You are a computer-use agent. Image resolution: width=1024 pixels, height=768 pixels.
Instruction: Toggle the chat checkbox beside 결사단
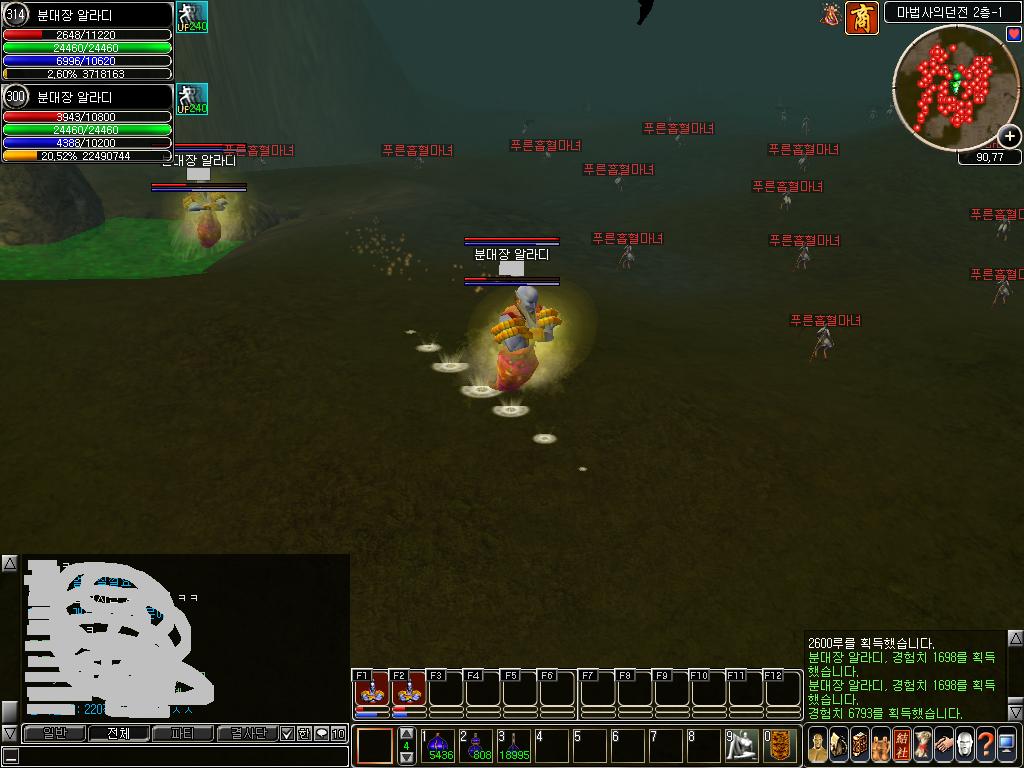288,734
